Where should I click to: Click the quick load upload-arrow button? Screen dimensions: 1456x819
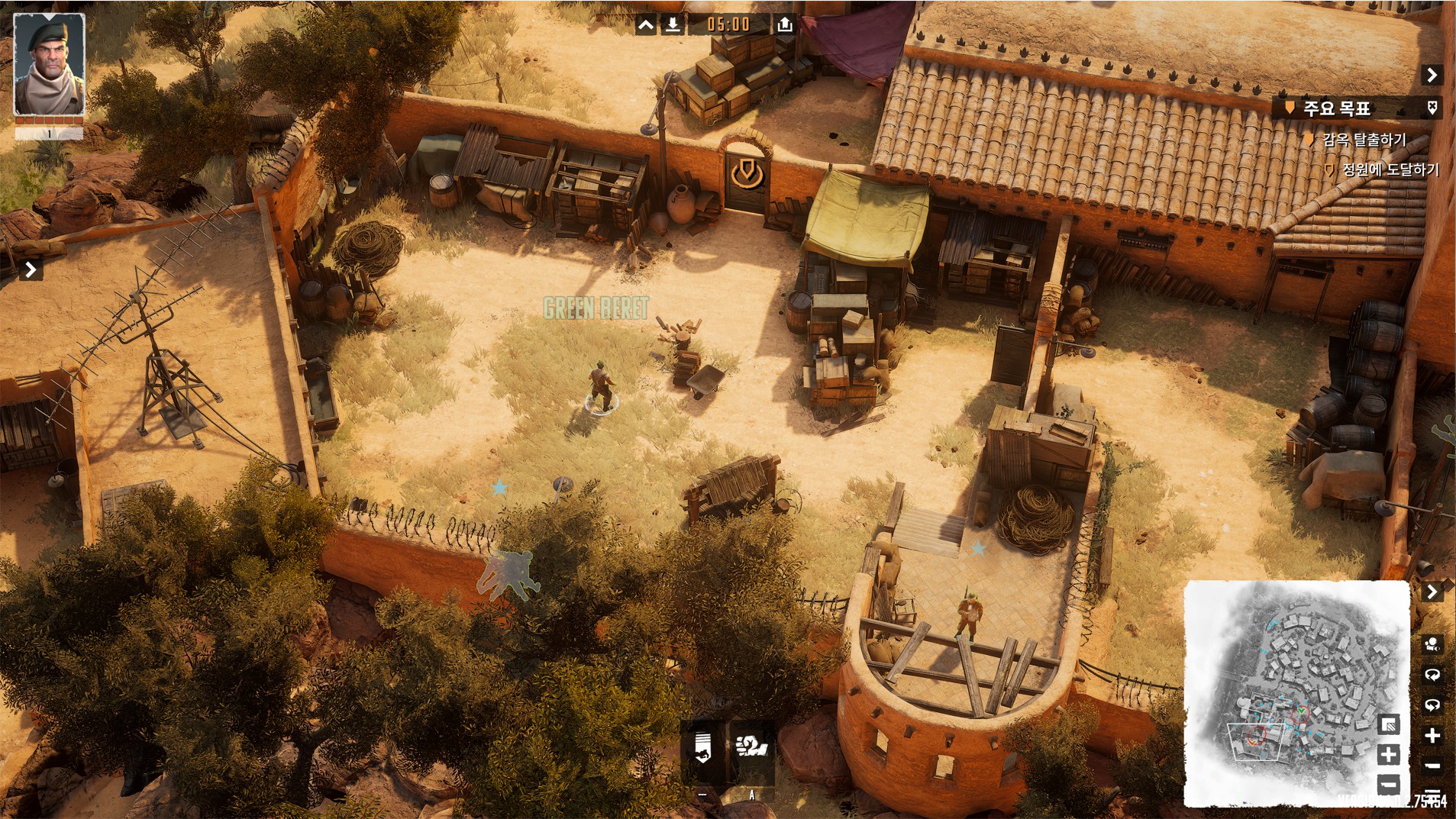pyautogui.click(x=784, y=25)
